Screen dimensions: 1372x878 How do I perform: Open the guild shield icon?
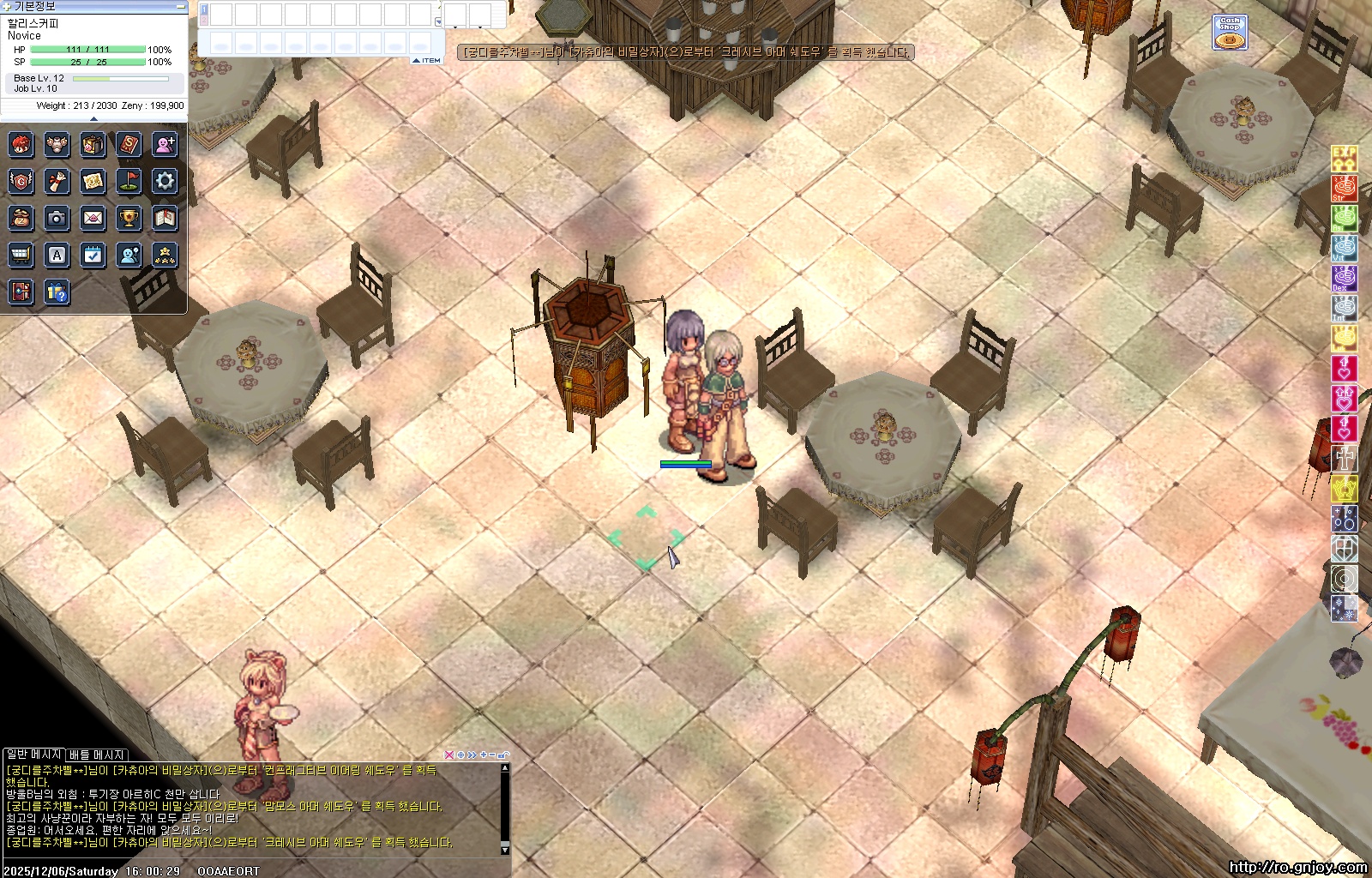pos(21,181)
